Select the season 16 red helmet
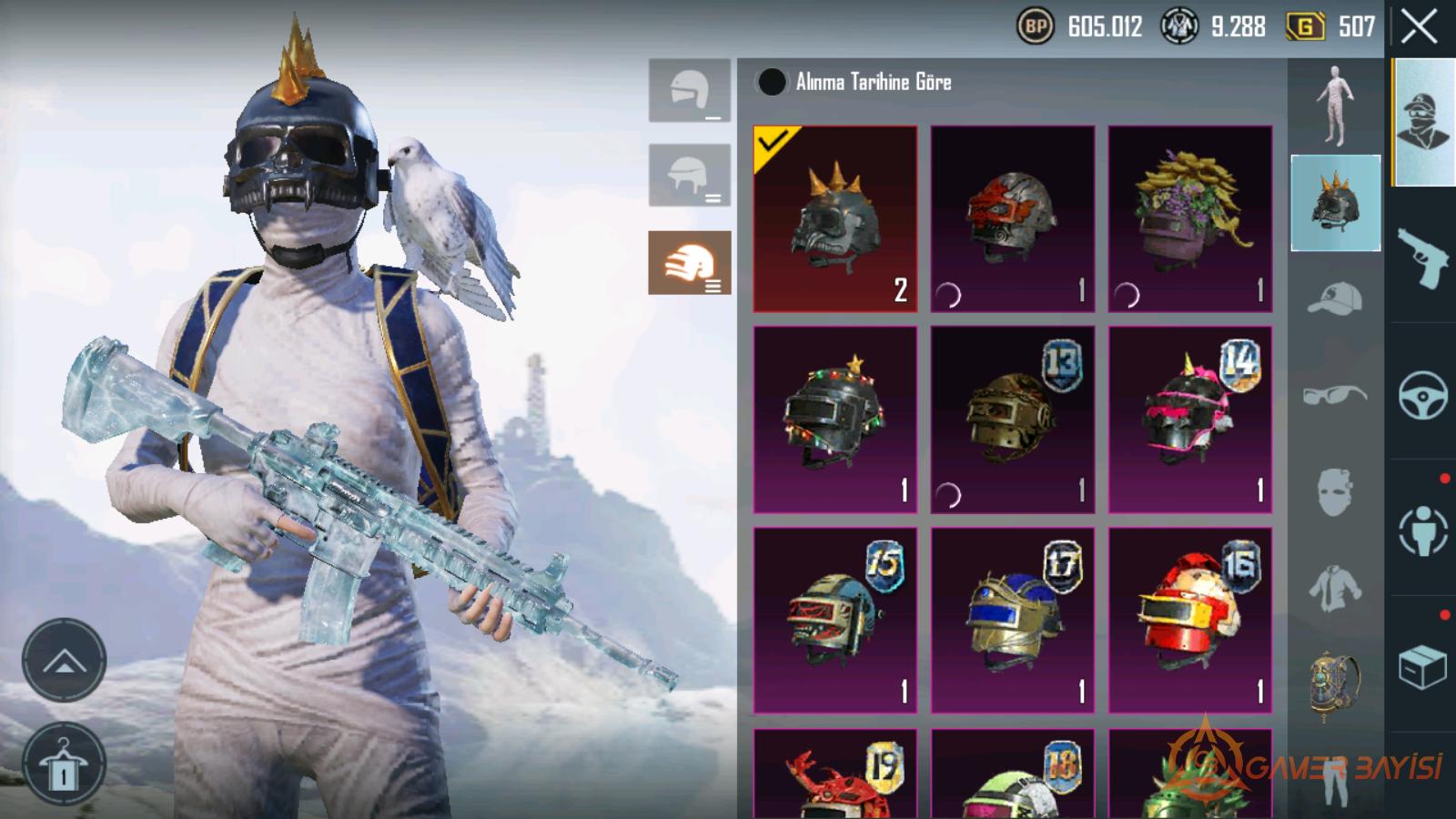 1189,620
